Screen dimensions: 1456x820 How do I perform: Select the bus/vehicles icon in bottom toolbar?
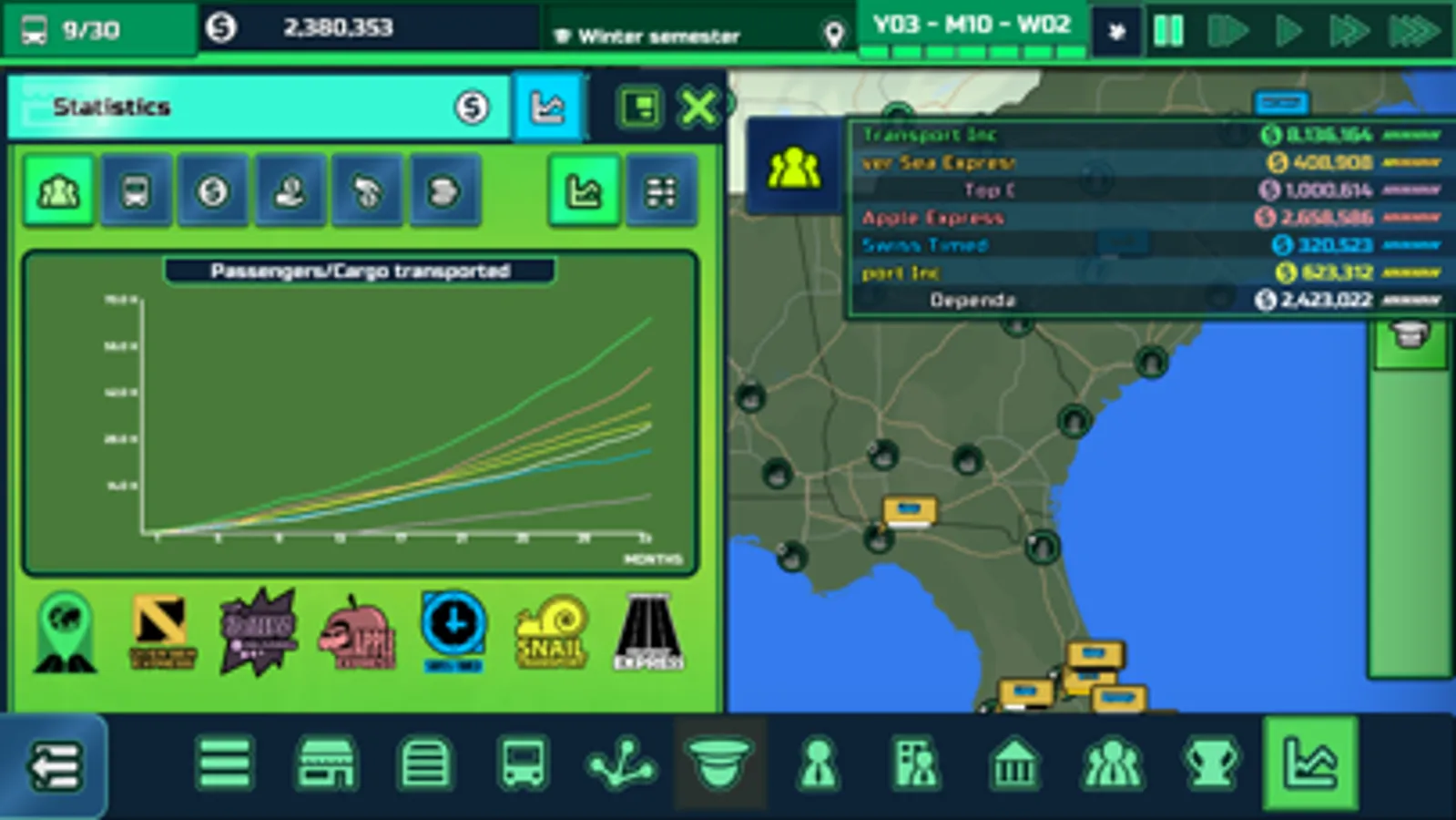[524, 765]
